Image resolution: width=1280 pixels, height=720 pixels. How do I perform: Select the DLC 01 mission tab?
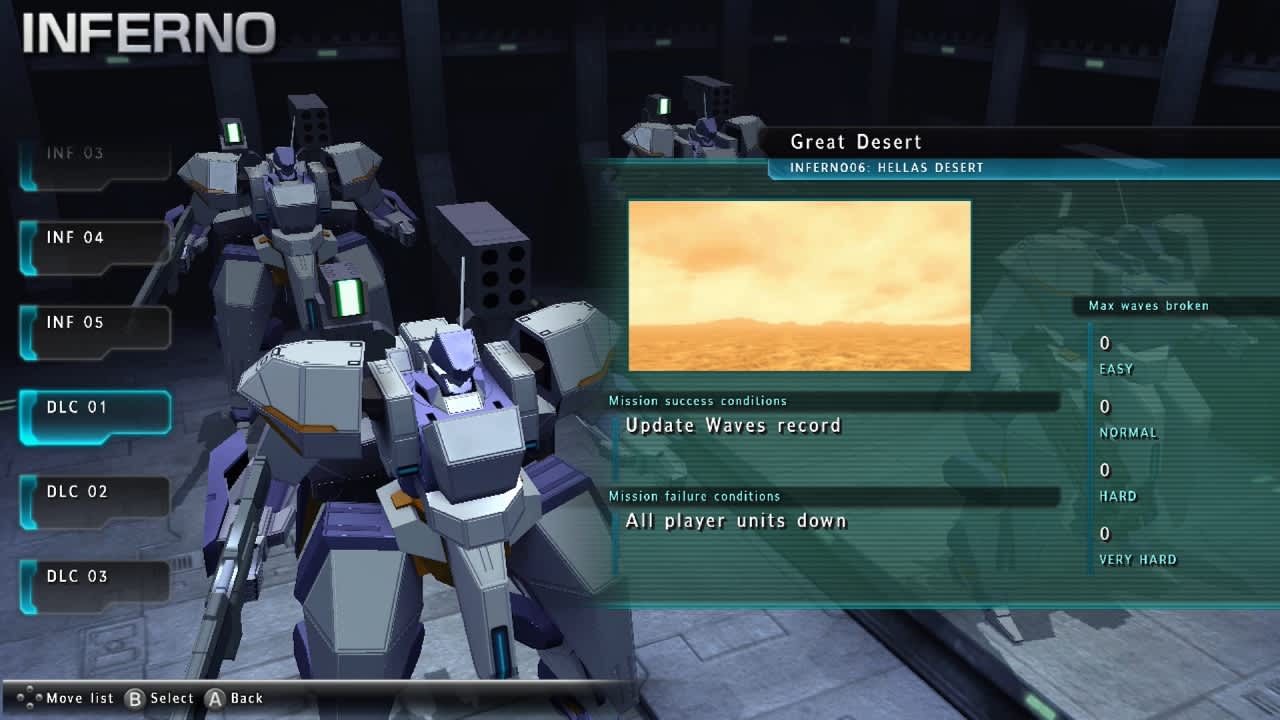click(77, 407)
